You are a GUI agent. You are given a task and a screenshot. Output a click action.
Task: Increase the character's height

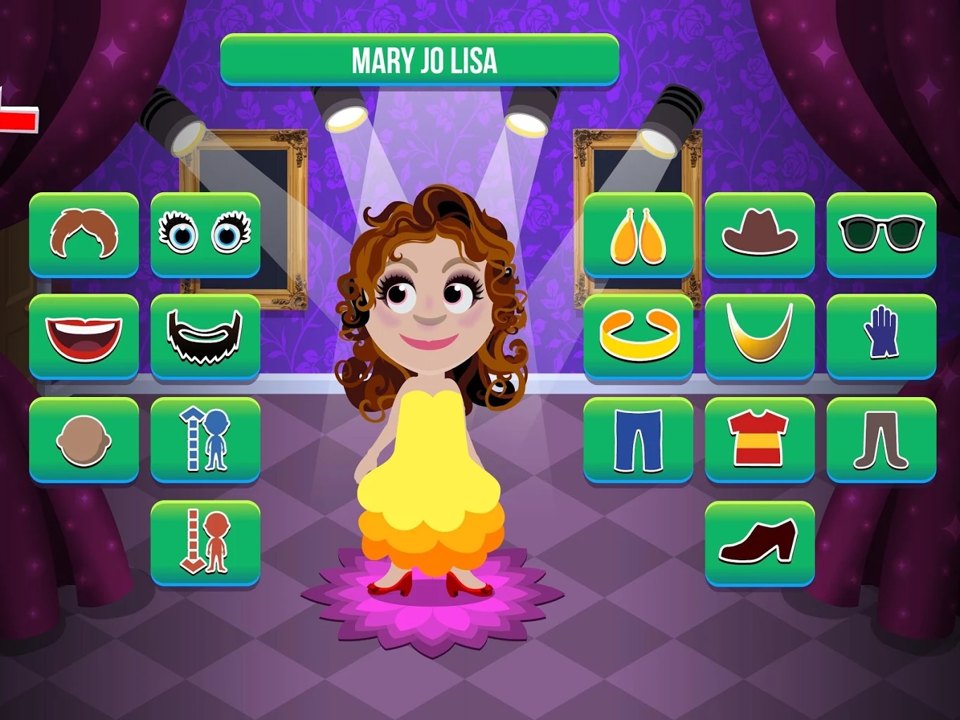click(x=205, y=440)
